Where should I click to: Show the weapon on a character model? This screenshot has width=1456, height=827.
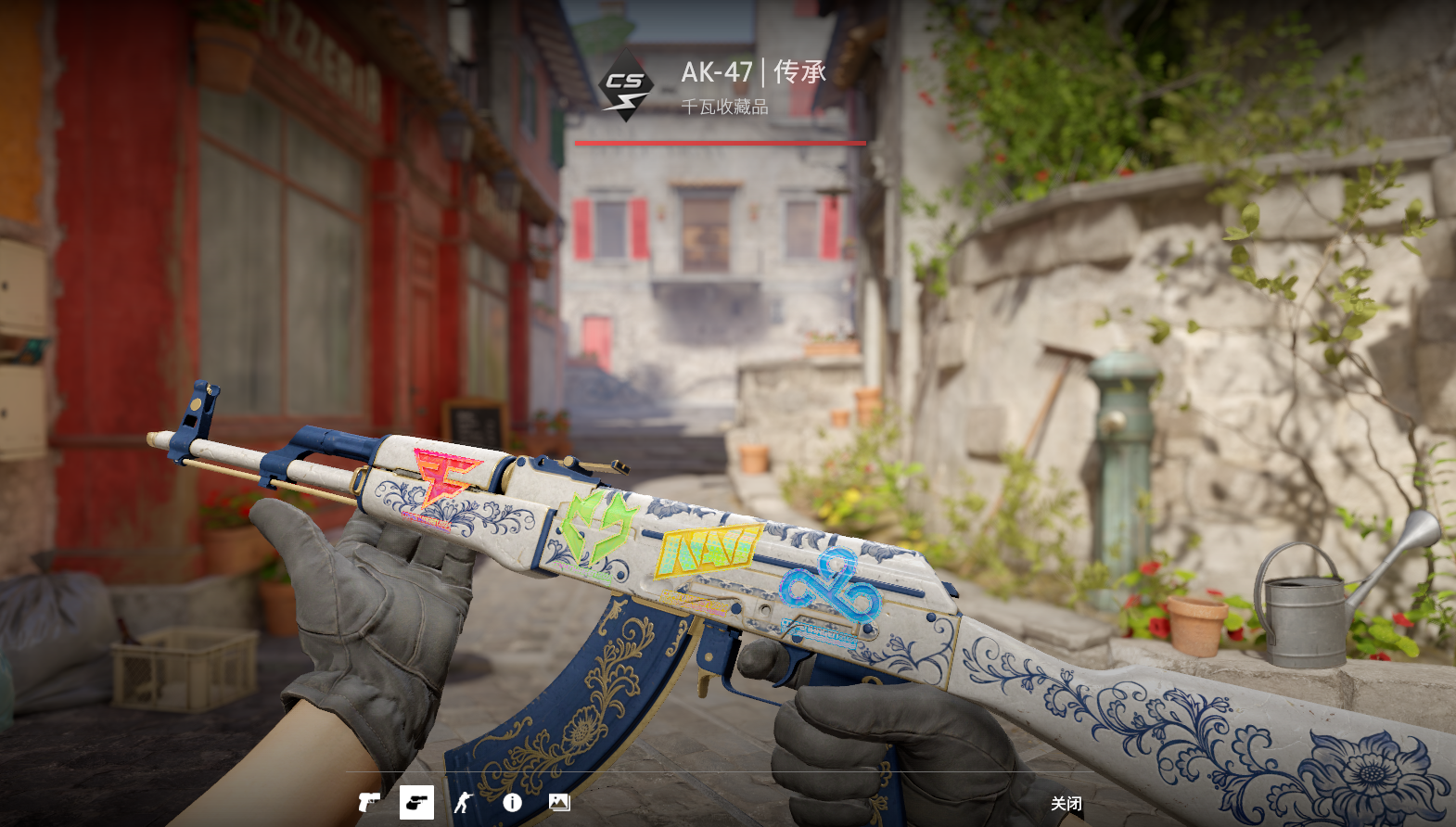[x=464, y=802]
